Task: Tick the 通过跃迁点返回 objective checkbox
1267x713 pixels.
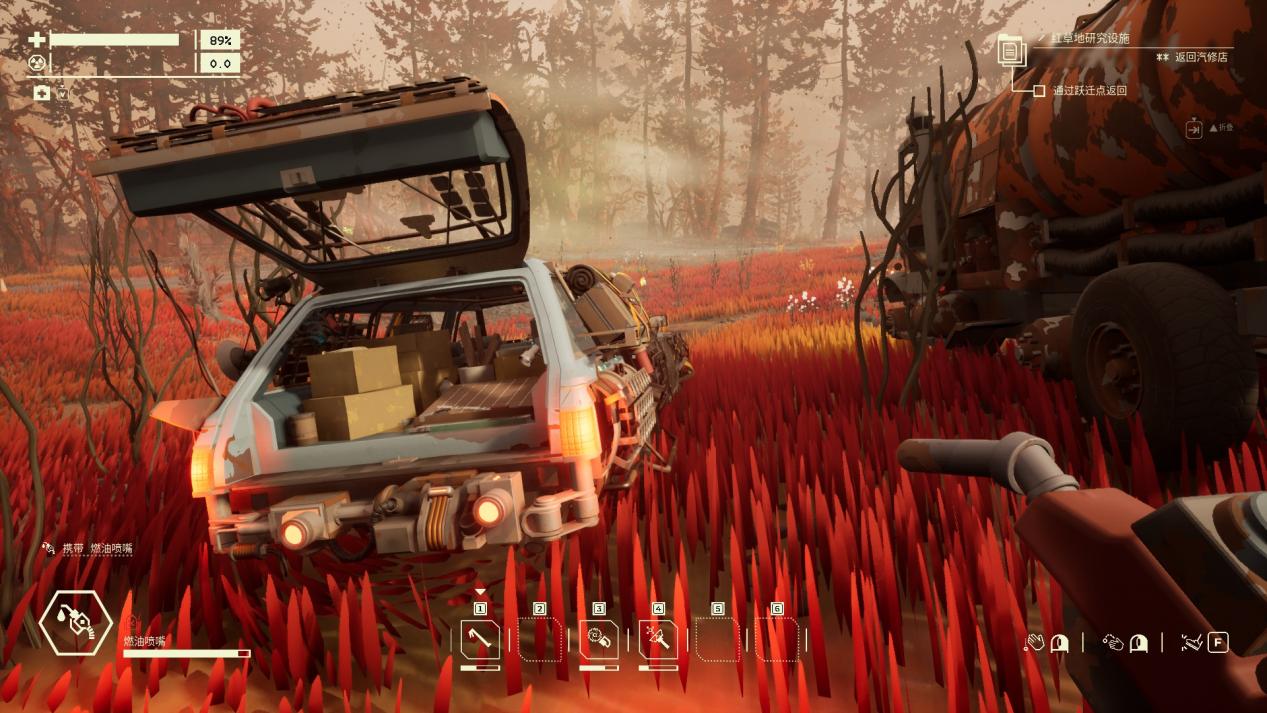Action: (x=1040, y=91)
